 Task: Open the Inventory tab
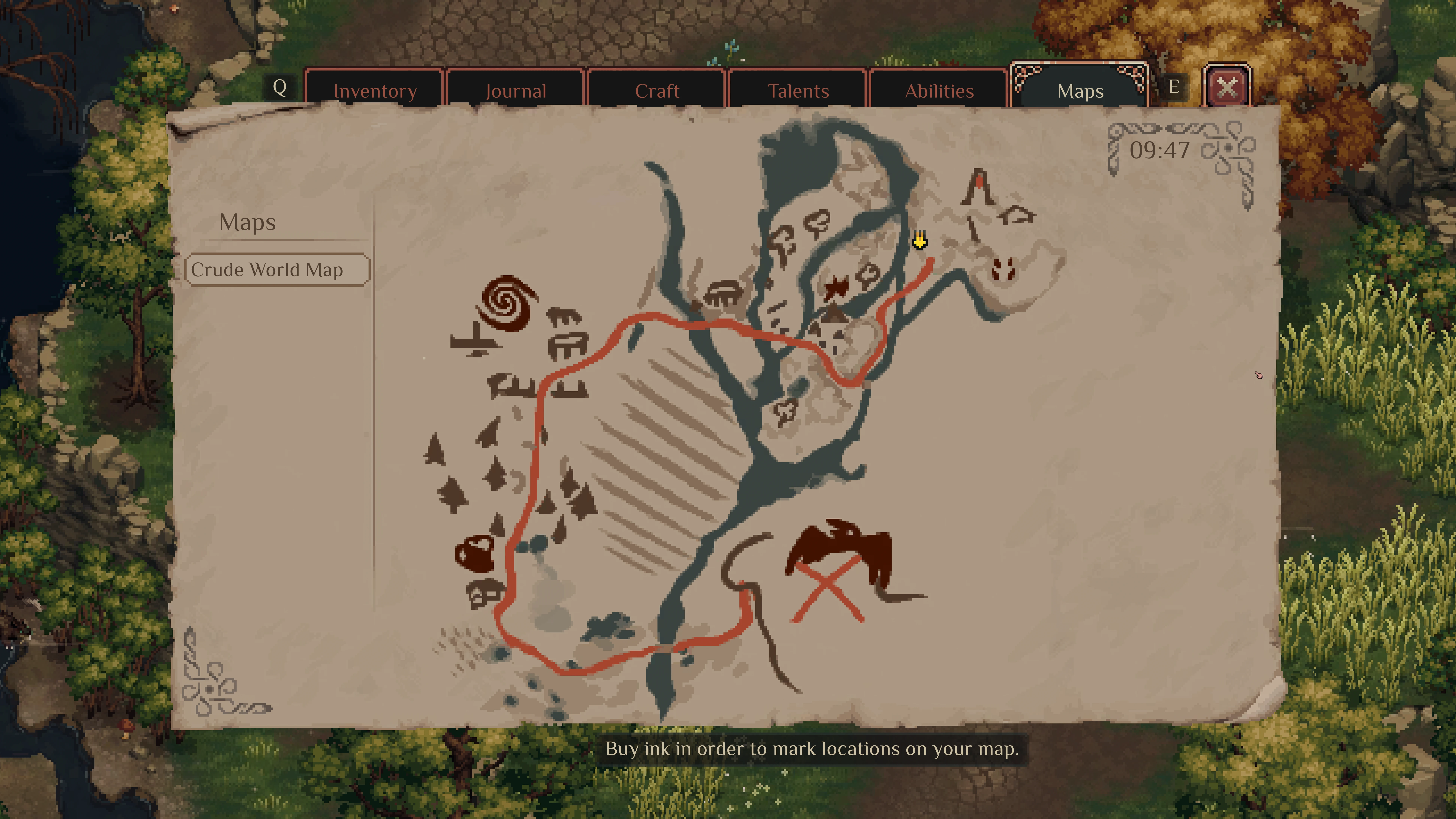click(x=375, y=90)
